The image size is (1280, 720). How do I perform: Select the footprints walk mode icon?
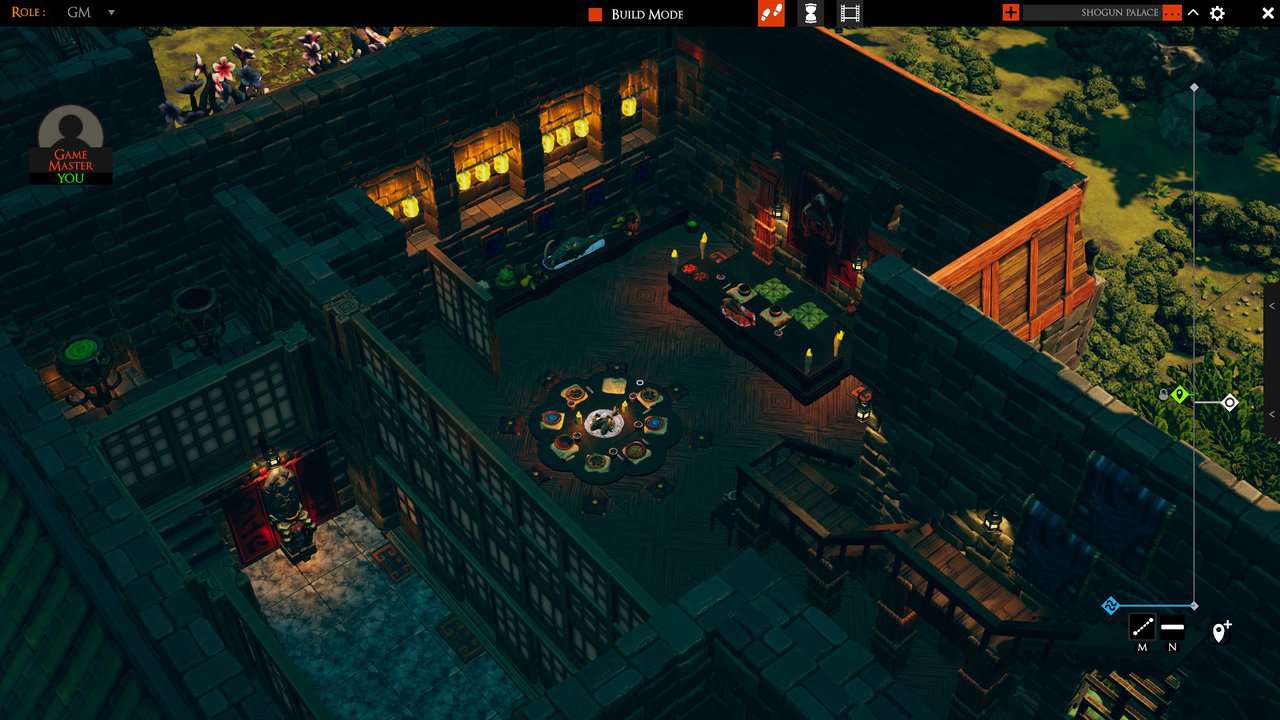(770, 14)
